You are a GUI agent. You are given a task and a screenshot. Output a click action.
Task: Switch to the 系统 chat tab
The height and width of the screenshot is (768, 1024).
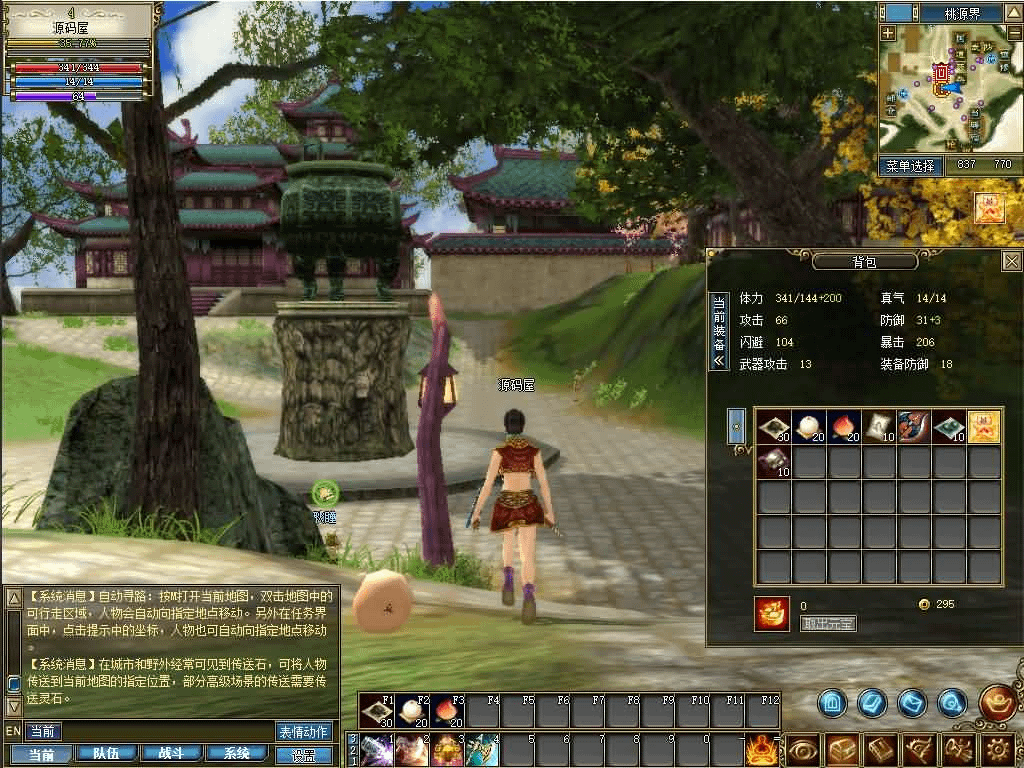[x=236, y=755]
